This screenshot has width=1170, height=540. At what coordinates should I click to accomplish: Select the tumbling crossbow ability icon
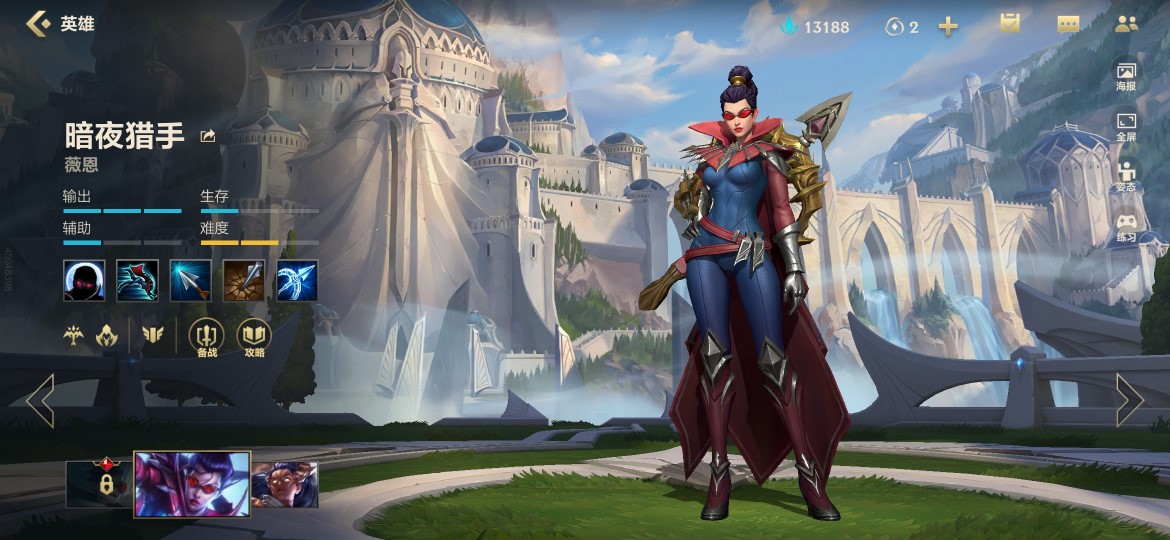pyautogui.click(x=137, y=281)
